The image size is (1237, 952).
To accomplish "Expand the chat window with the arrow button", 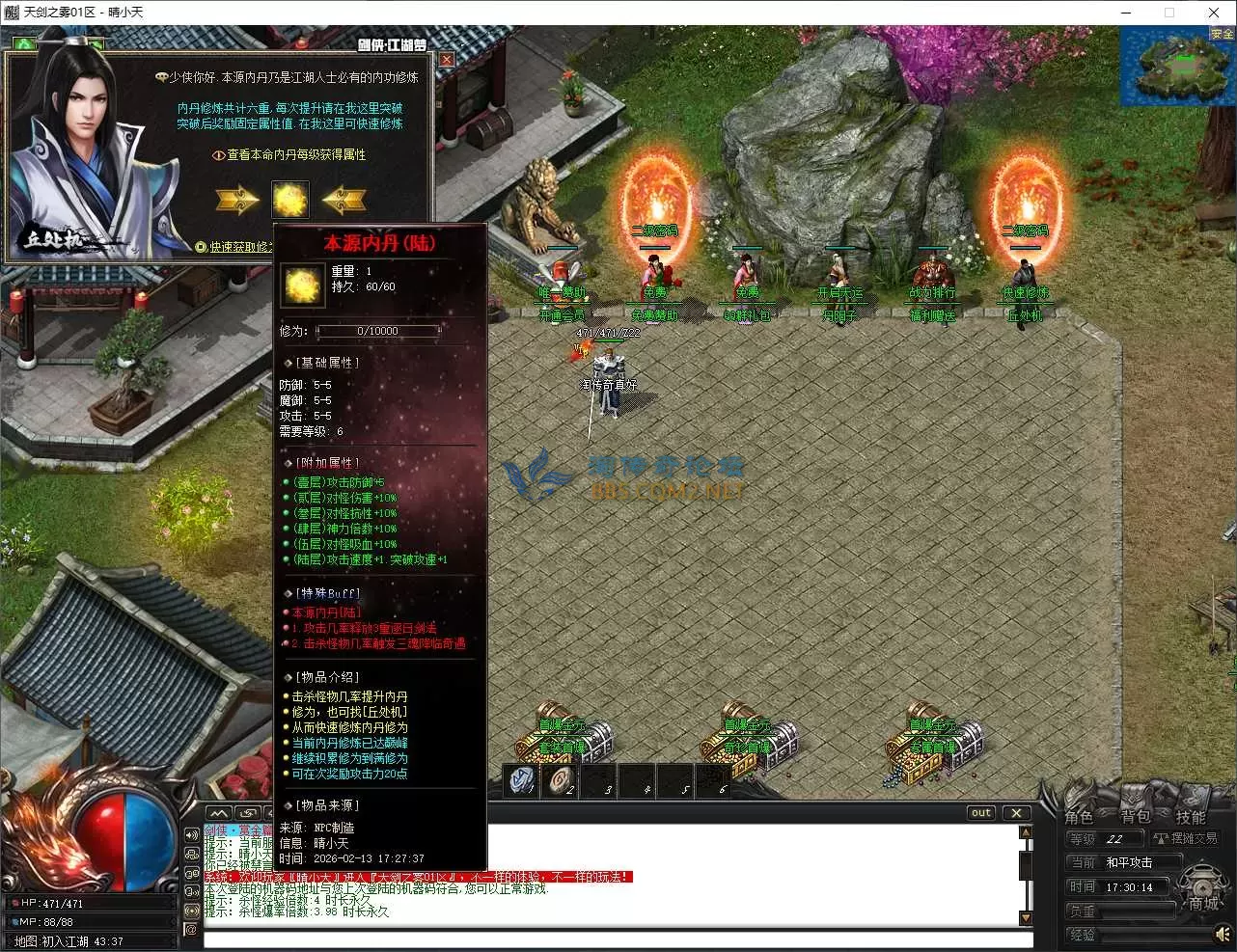I will [218, 813].
